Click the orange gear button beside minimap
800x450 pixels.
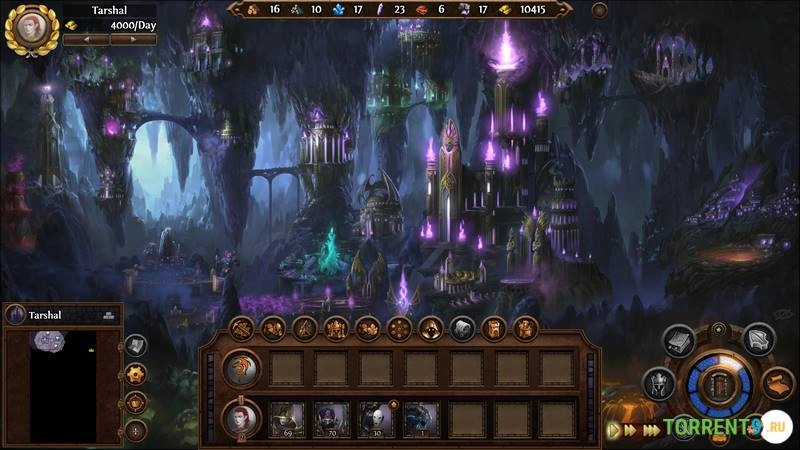point(136,373)
